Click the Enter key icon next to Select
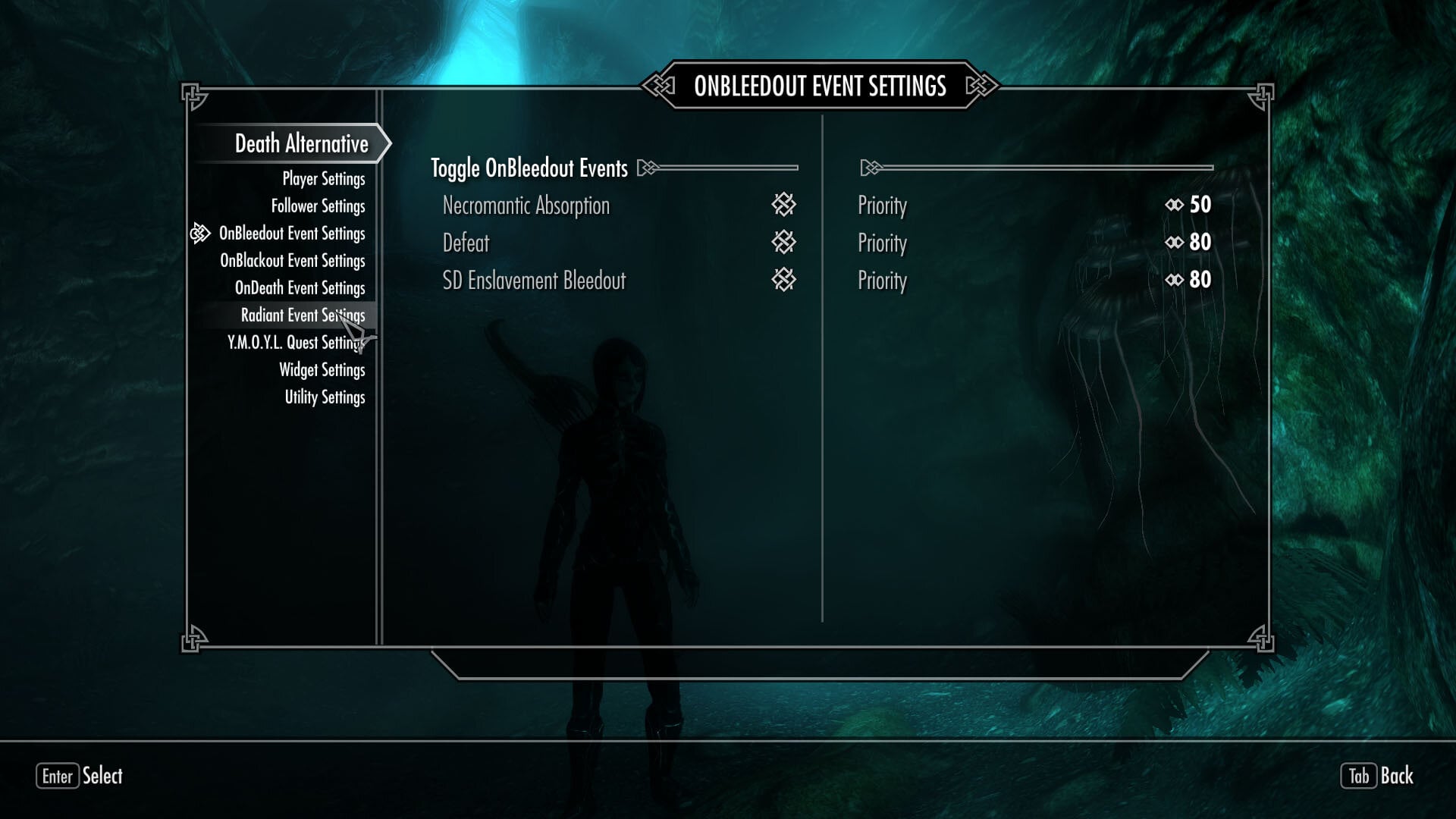The image size is (1456, 819). click(58, 777)
